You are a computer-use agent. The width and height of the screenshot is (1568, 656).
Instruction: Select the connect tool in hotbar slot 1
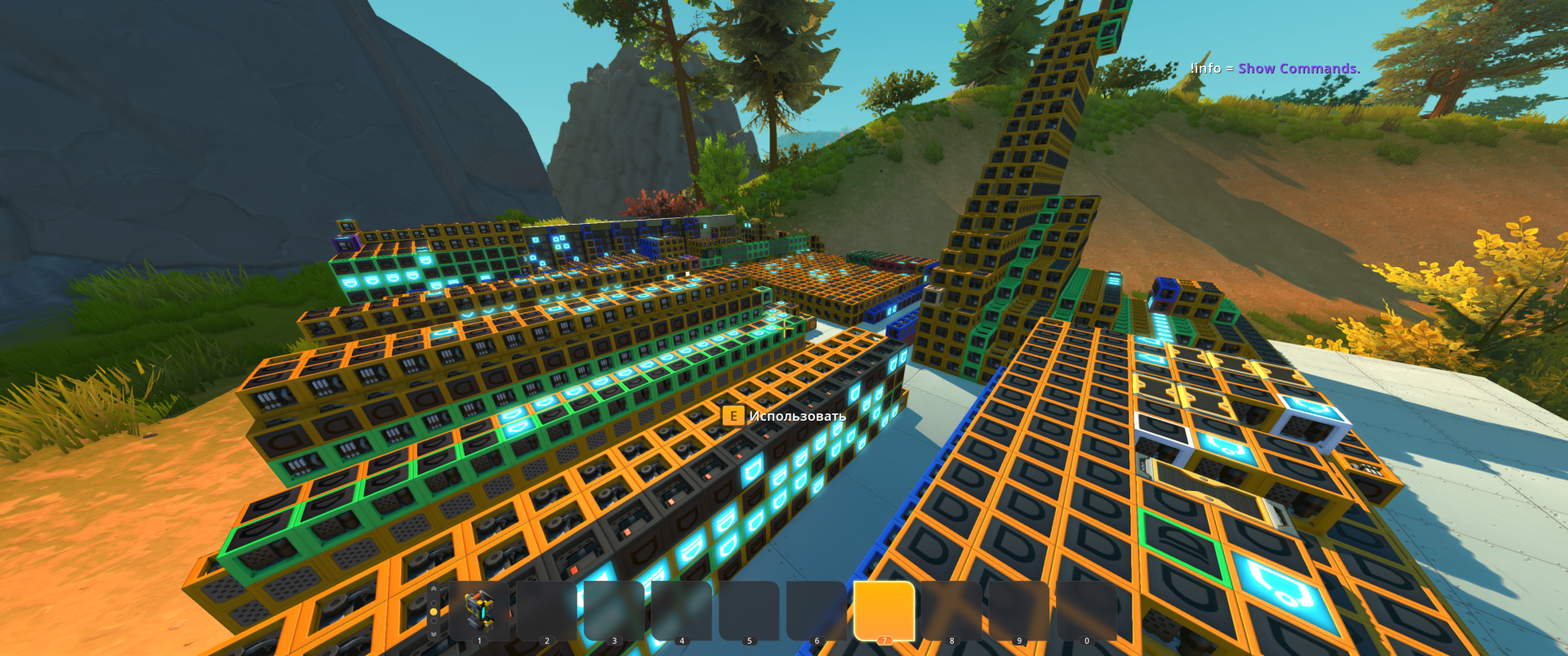(479, 611)
